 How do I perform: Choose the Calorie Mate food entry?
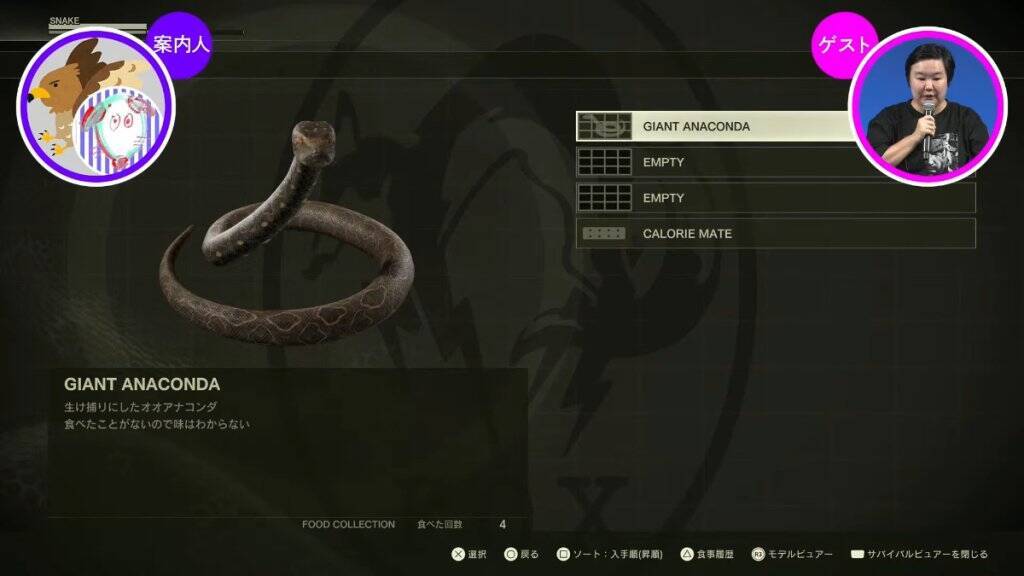coord(775,234)
